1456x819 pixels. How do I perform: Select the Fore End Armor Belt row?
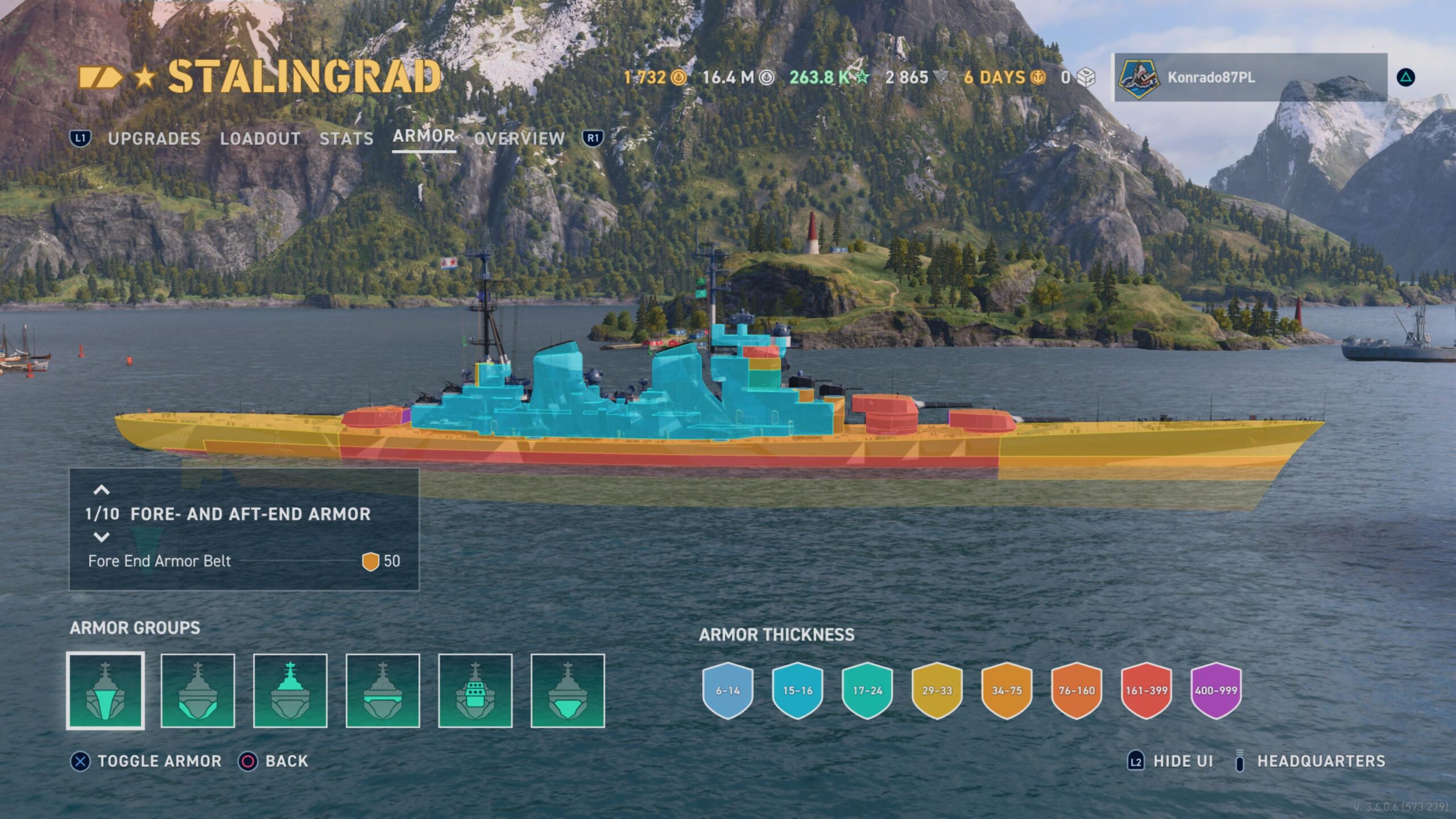[244, 561]
